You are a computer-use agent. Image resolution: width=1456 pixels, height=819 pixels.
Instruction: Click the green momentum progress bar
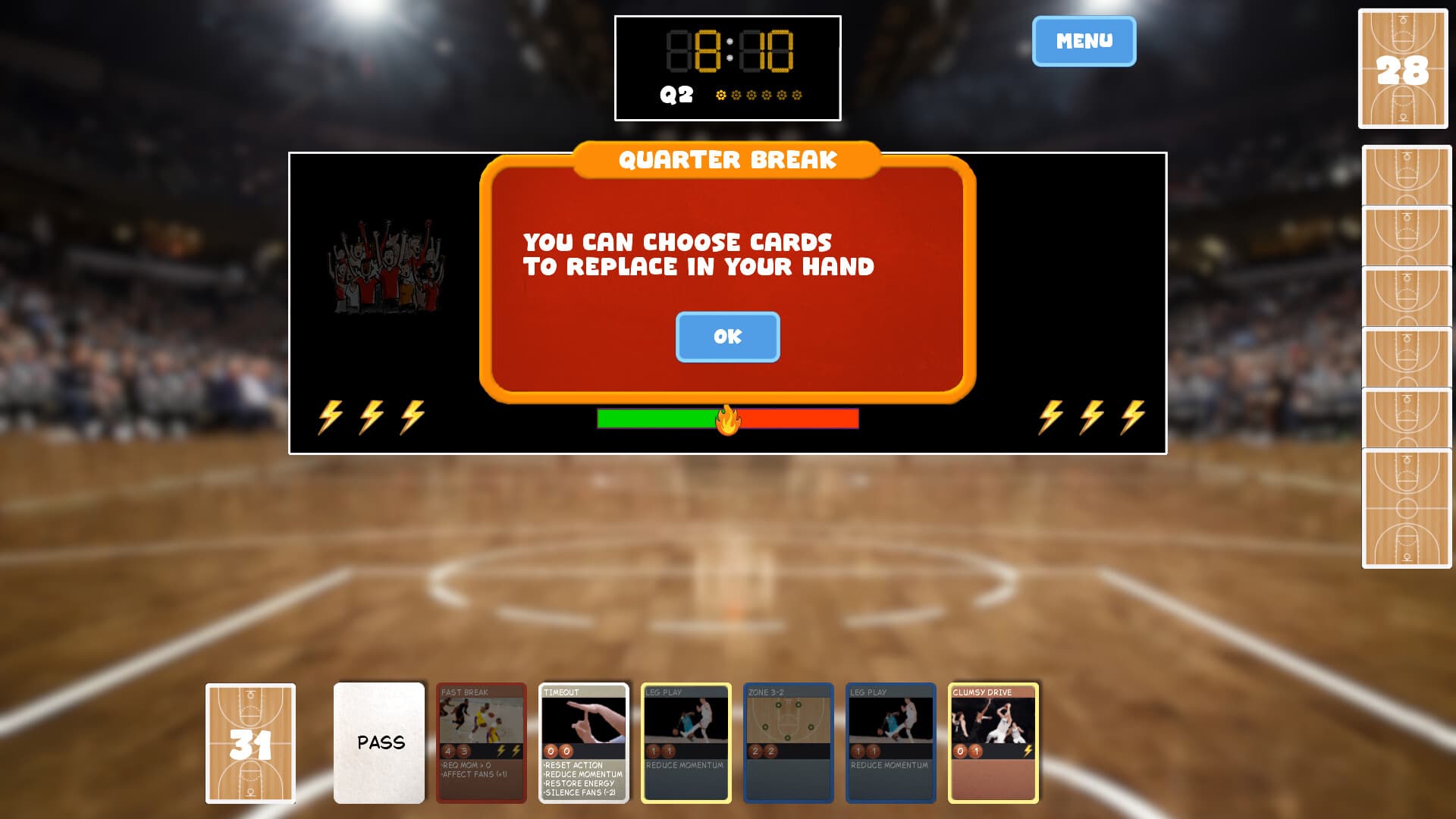[656, 418]
